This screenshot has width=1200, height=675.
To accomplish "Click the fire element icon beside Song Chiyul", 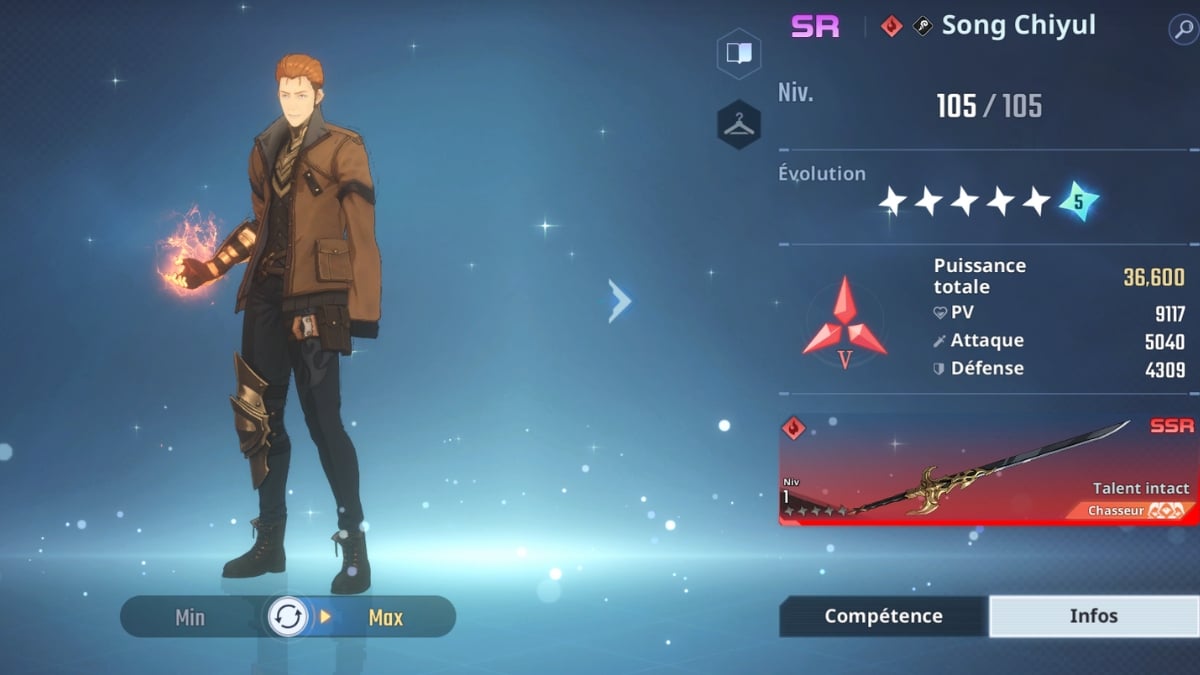I will (891, 27).
